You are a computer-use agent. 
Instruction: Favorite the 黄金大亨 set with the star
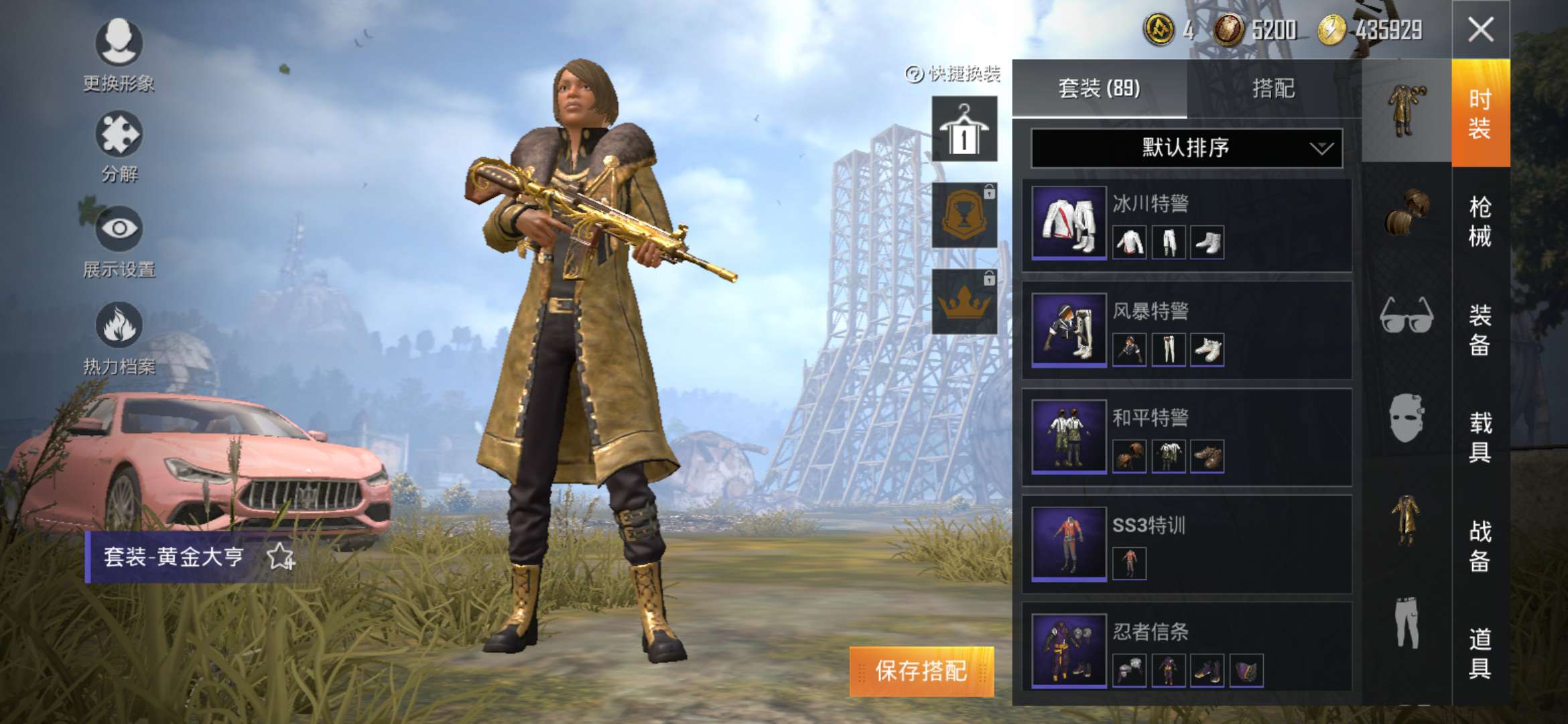click(x=280, y=556)
